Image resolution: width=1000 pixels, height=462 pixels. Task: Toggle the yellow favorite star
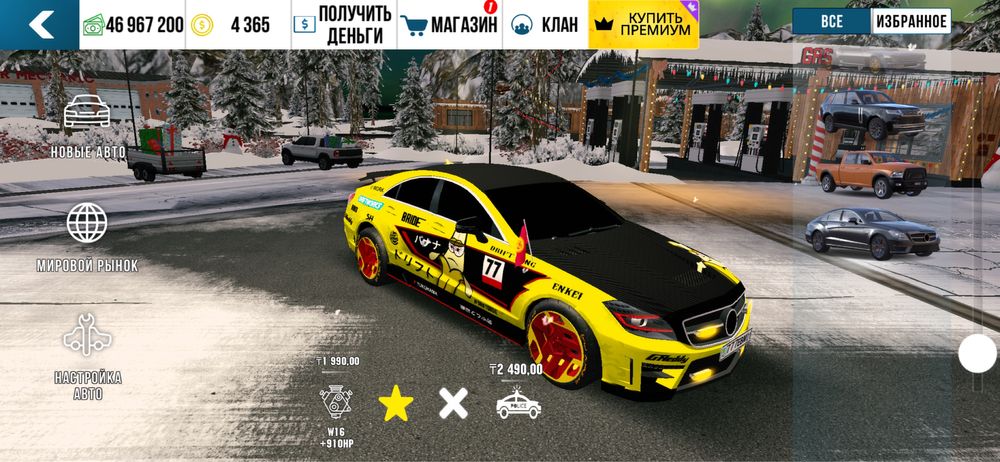(395, 404)
